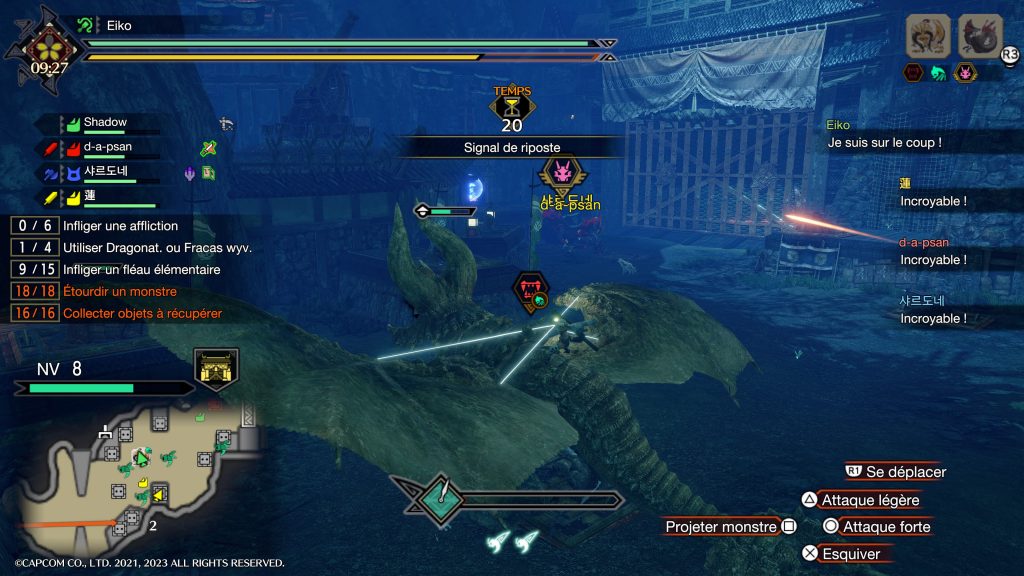Click the golden stronghold gate icon

point(216,368)
